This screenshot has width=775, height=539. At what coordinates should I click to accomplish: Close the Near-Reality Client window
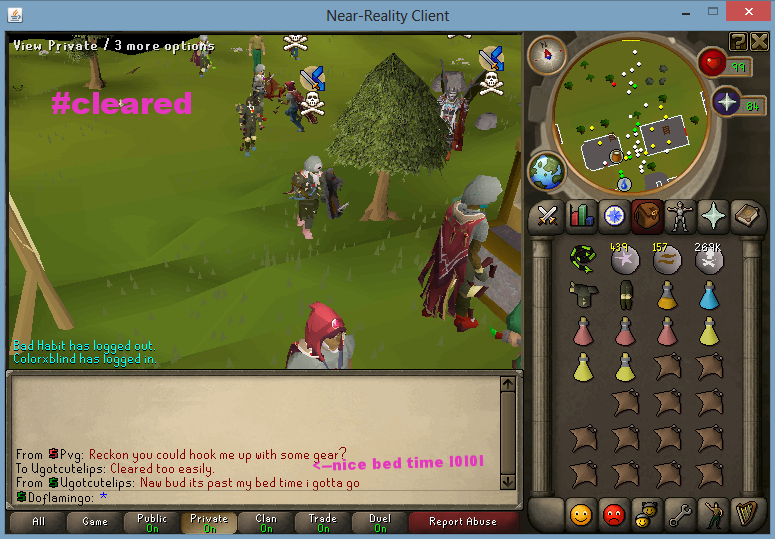(750, 15)
